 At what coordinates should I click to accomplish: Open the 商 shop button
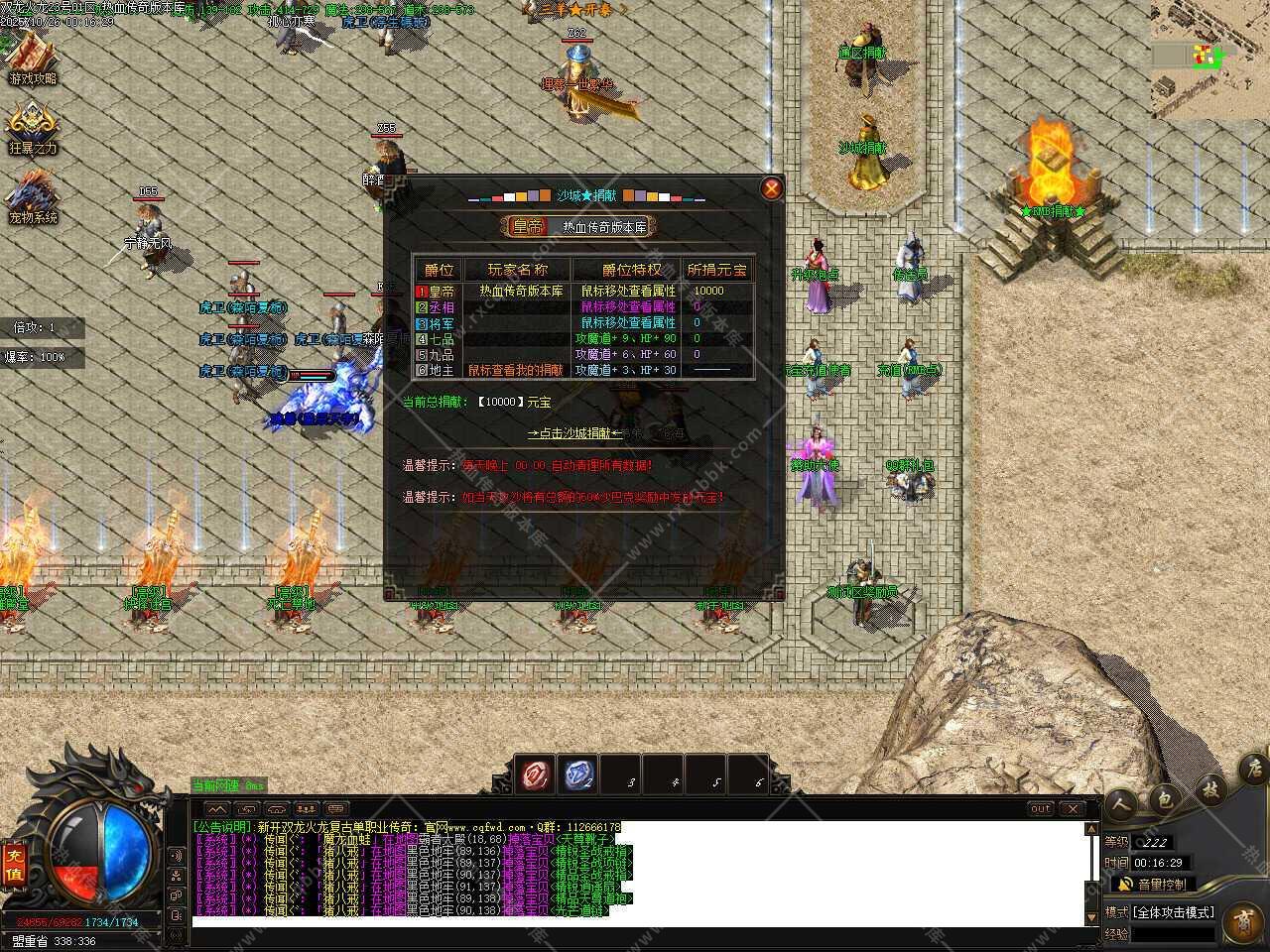[x=1242, y=917]
